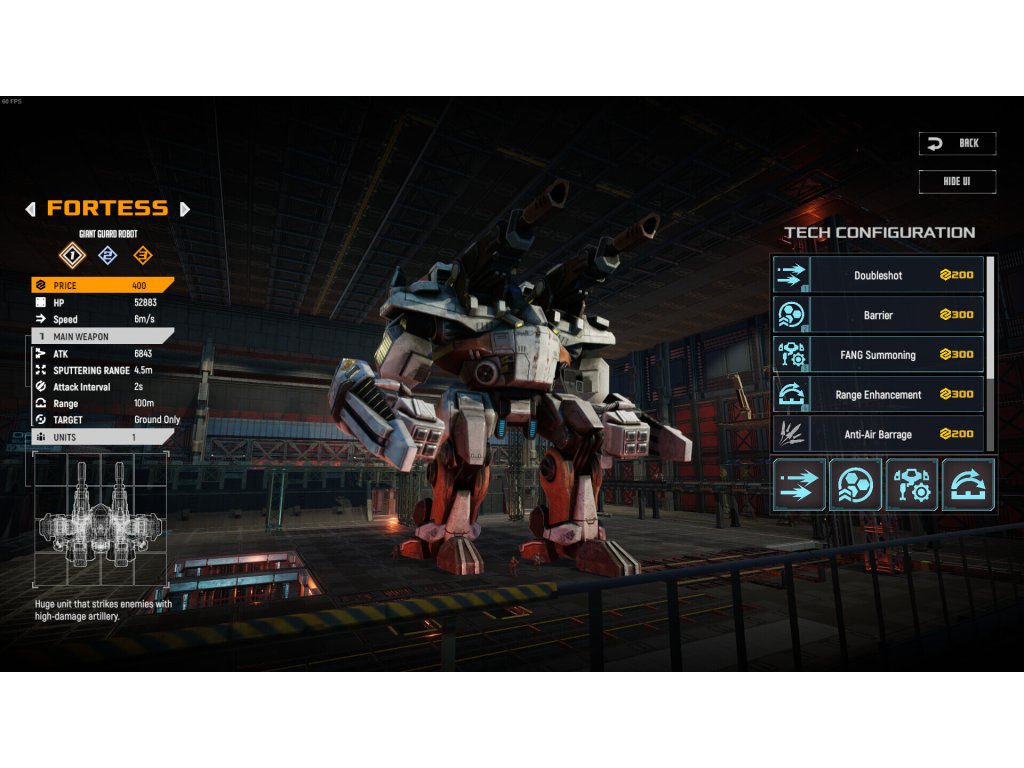Show next unit with right arrow
Screen dimensions: 1024x768
click(184, 209)
